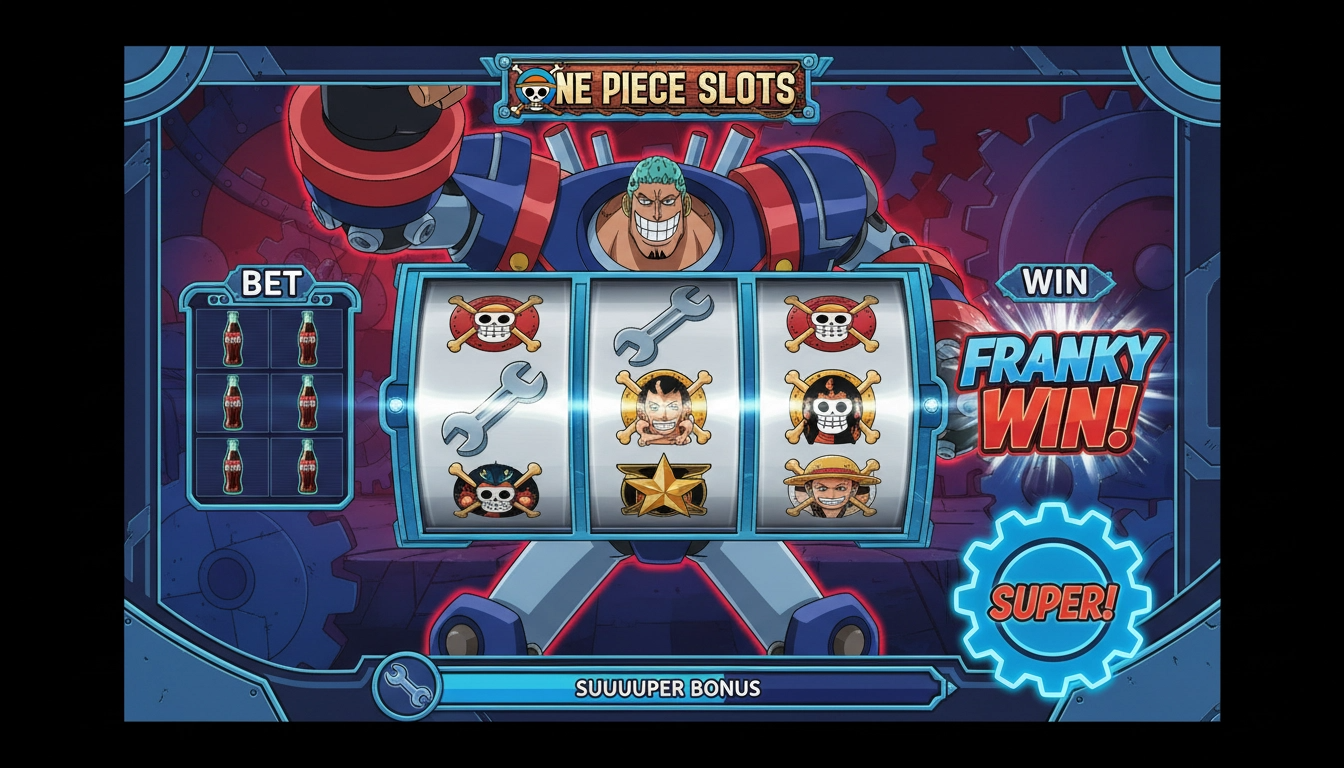The width and height of the screenshot is (1344, 768).
Task: Spin the reels with the SUPER! gear button
Action: 1052,601
